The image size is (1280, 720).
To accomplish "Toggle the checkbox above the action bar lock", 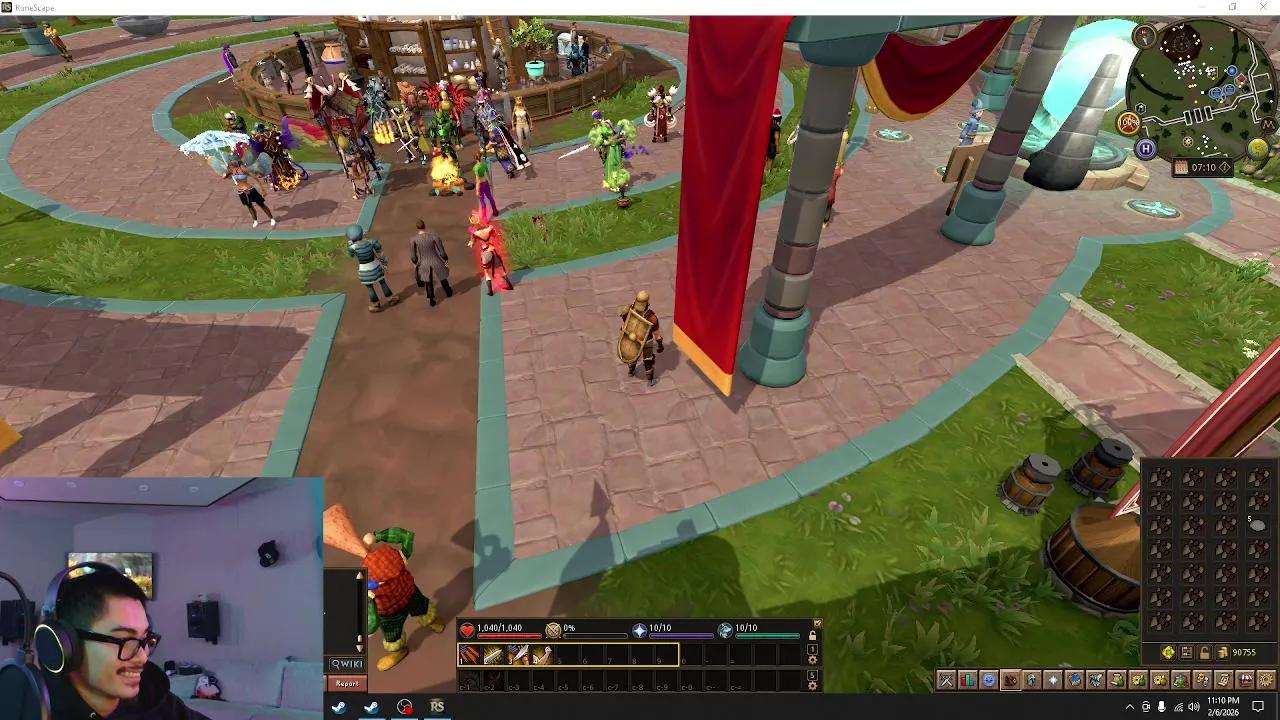I will pyautogui.click(x=818, y=623).
